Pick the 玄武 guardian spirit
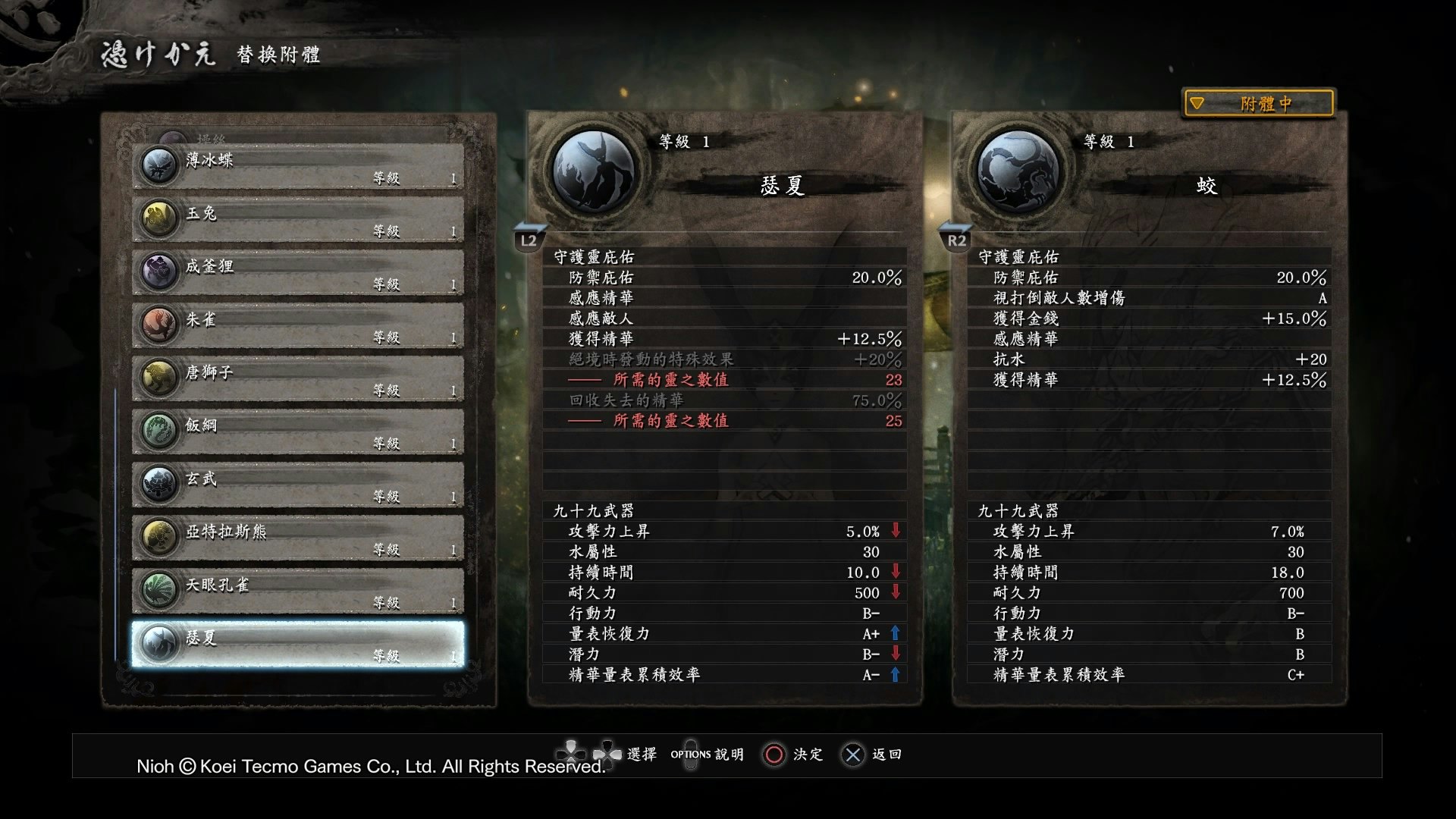 (x=298, y=485)
